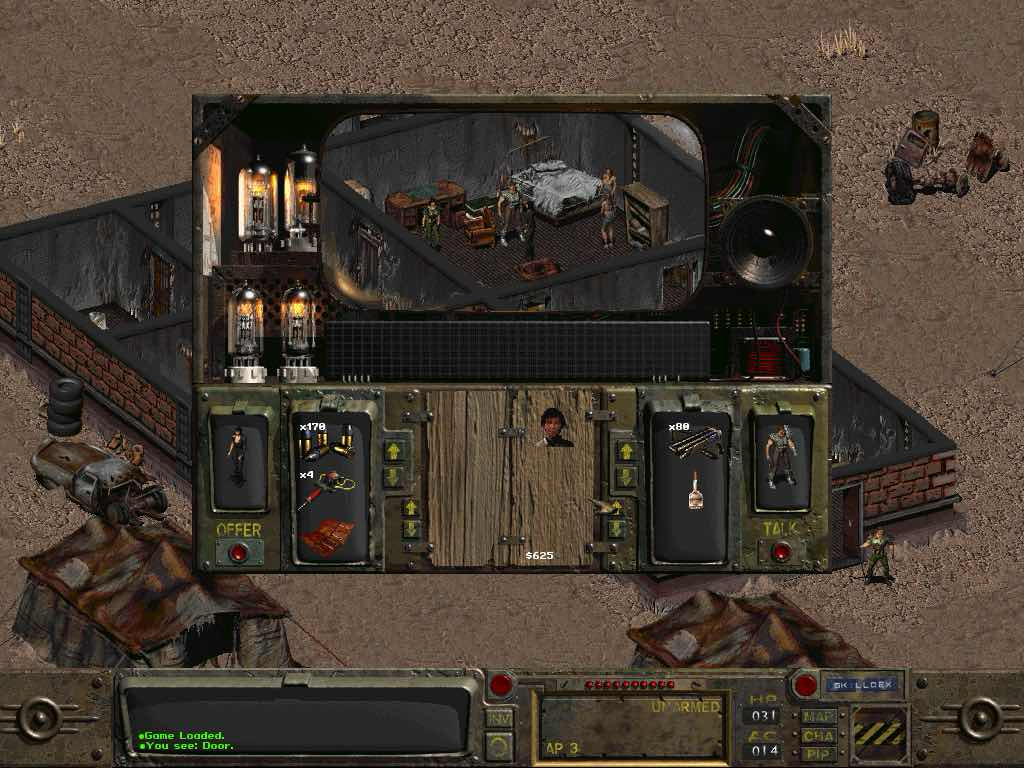Click the red OFFER button
The image size is (1024, 768).
pos(239,551)
